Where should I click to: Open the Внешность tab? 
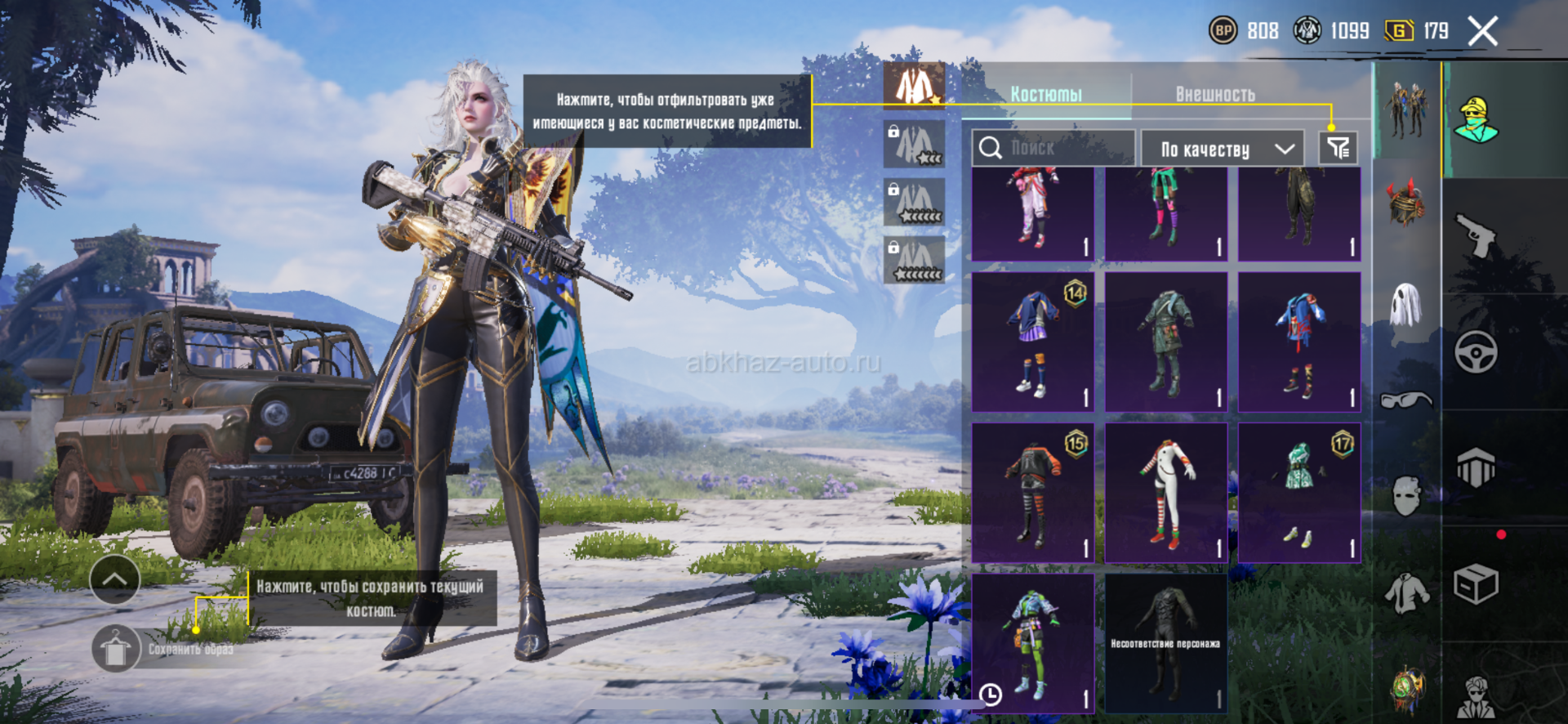pos(1215,95)
